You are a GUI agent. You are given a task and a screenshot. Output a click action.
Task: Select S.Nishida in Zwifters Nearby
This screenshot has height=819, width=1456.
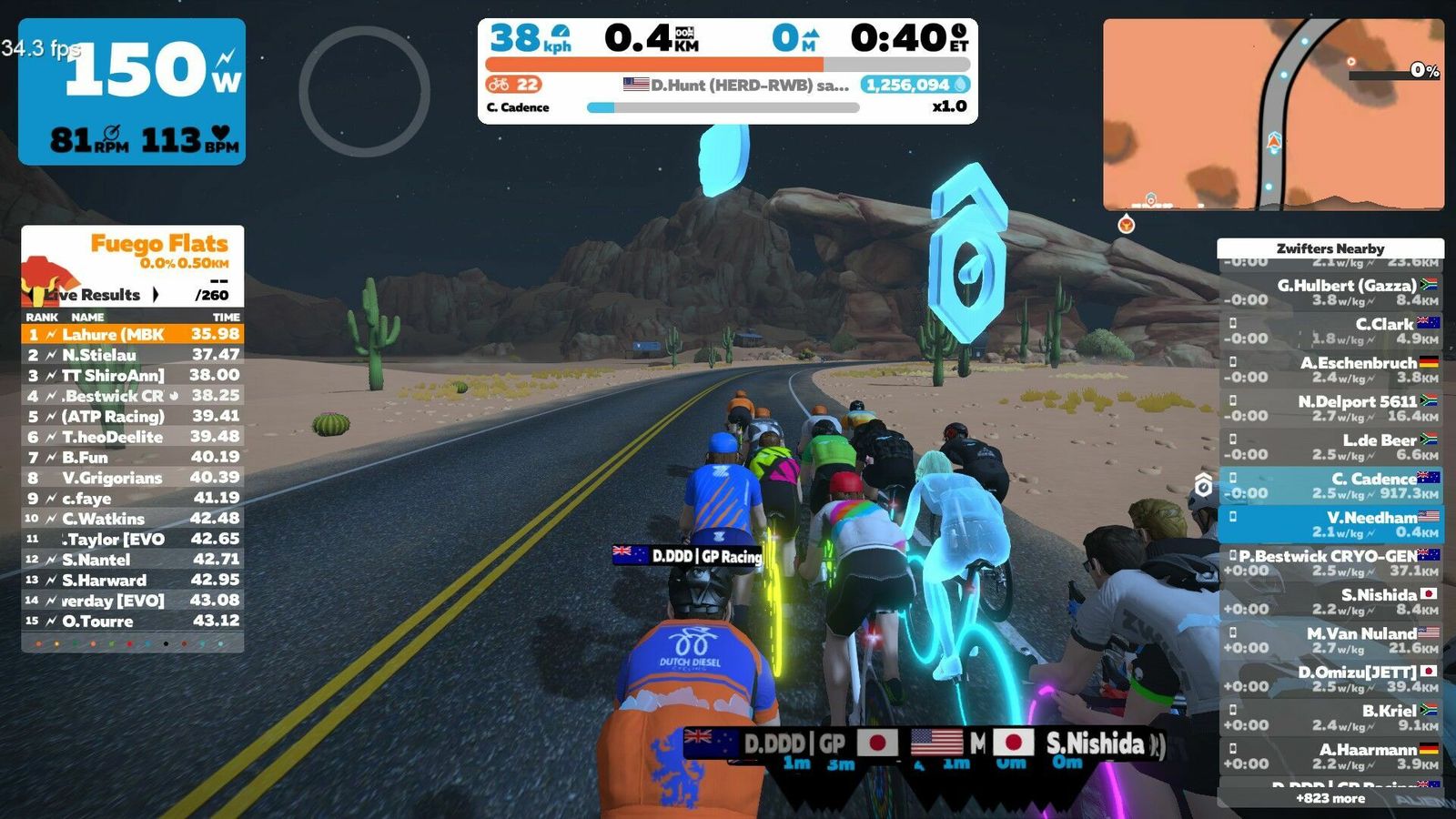click(x=1330, y=602)
